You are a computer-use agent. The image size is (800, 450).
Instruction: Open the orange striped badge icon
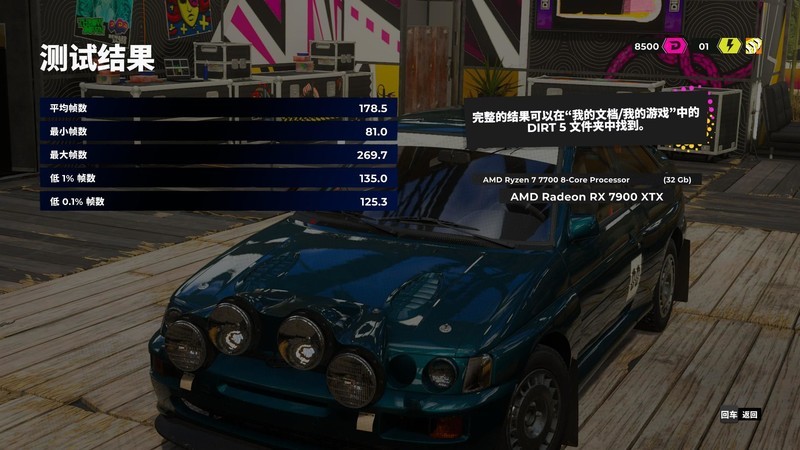click(x=752, y=46)
